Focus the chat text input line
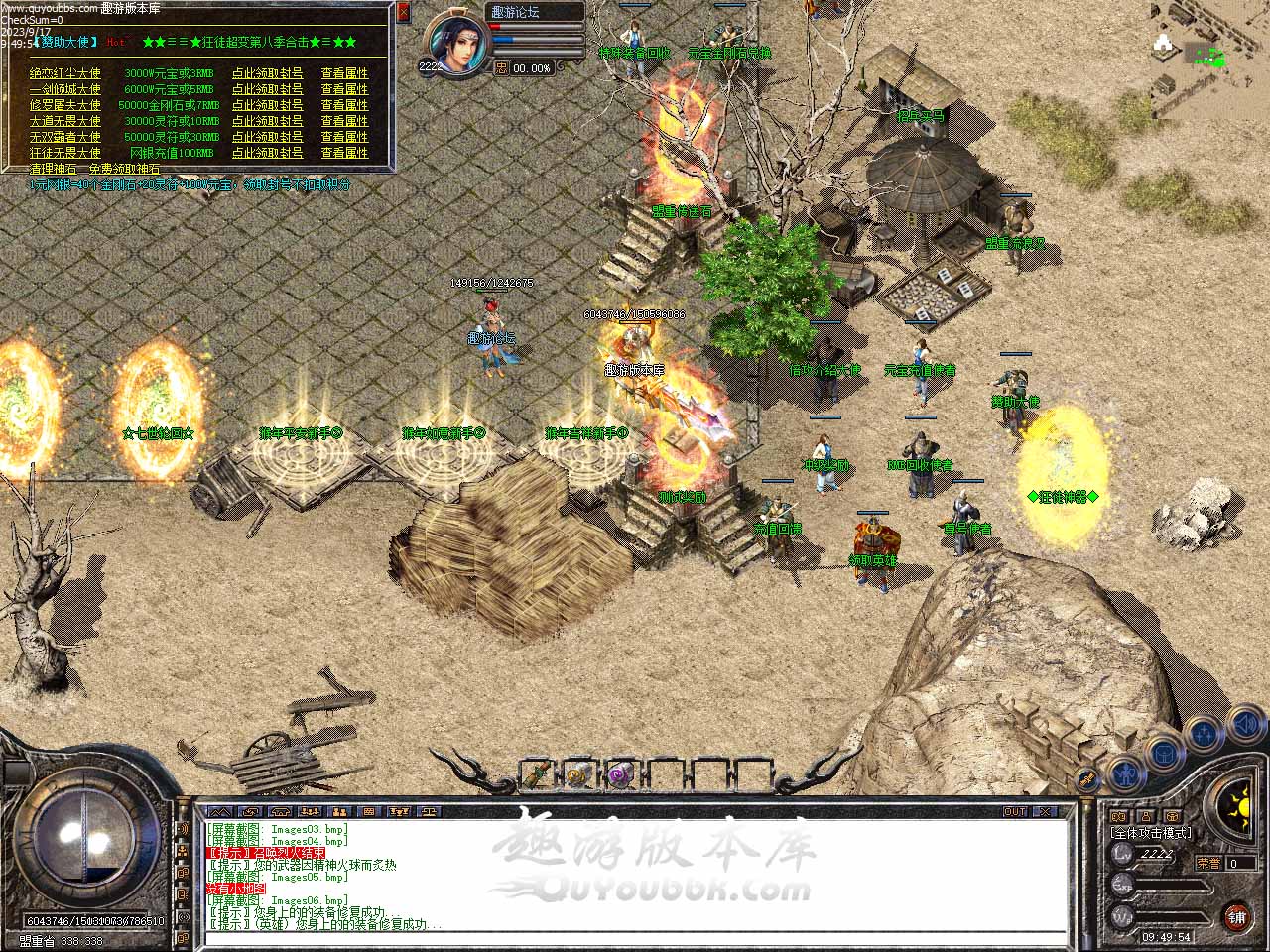Screen dimensions: 1270x952 tap(635, 939)
